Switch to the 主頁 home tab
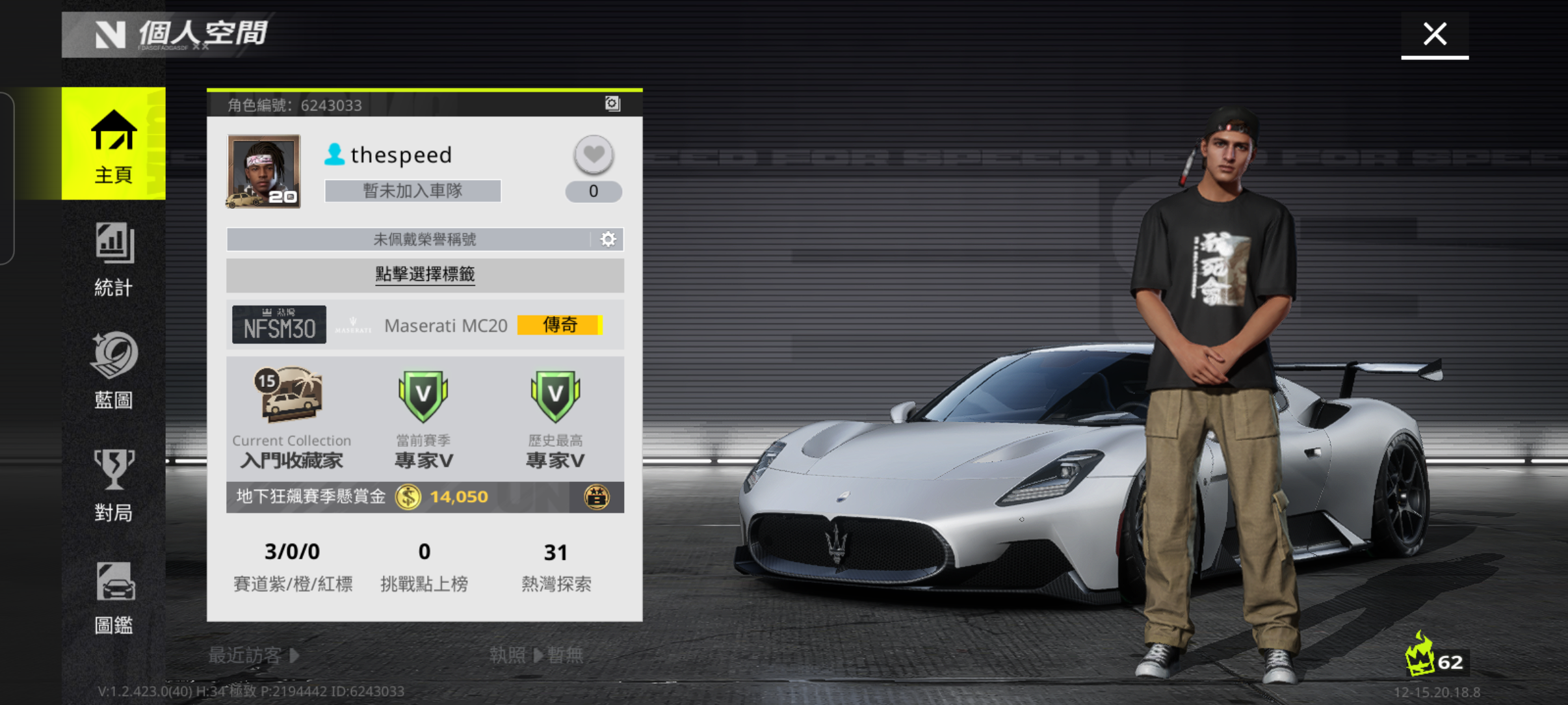Screen dimensions: 1568x705 [113, 144]
